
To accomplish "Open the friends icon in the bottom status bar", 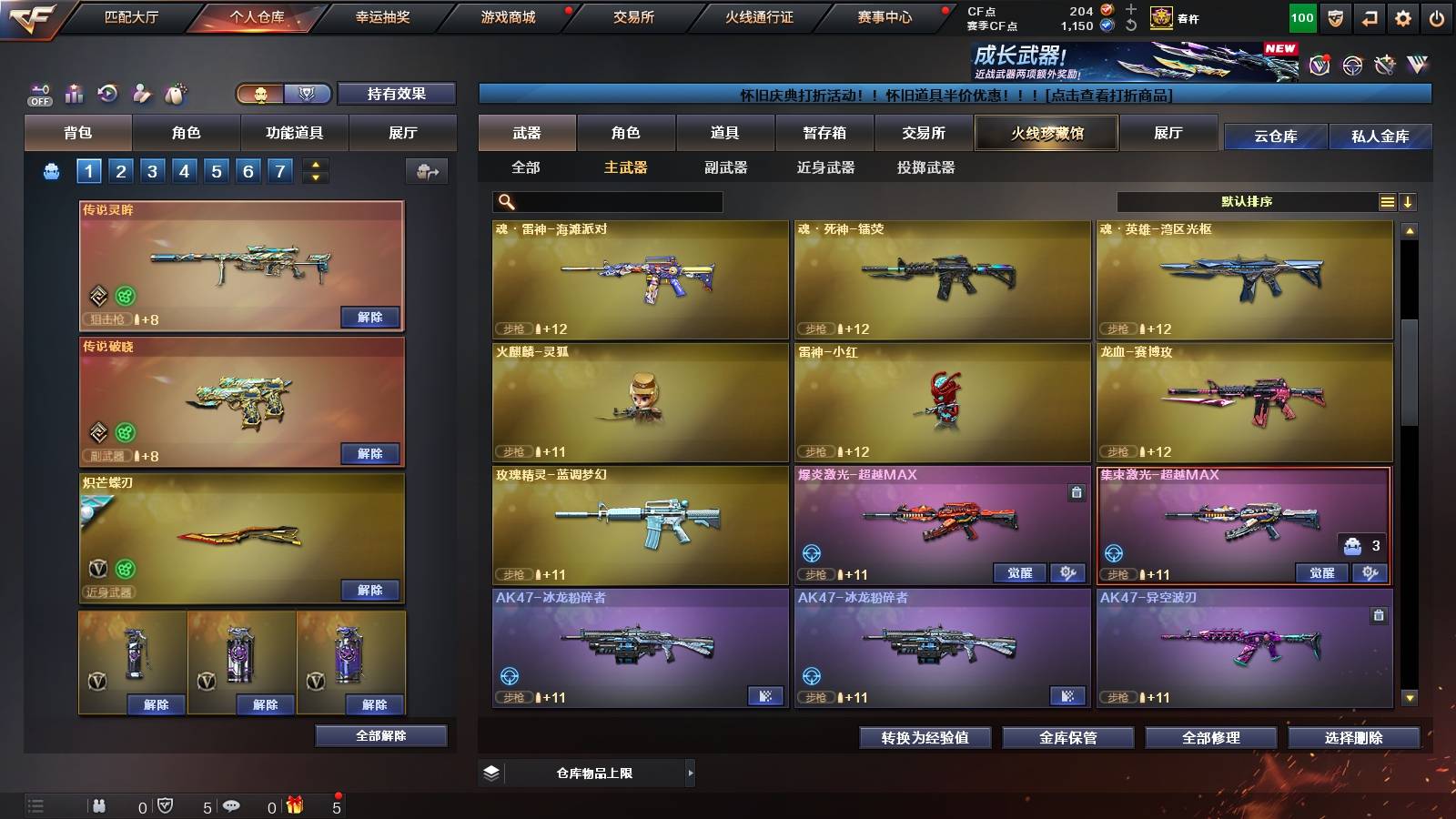I will pos(100,804).
